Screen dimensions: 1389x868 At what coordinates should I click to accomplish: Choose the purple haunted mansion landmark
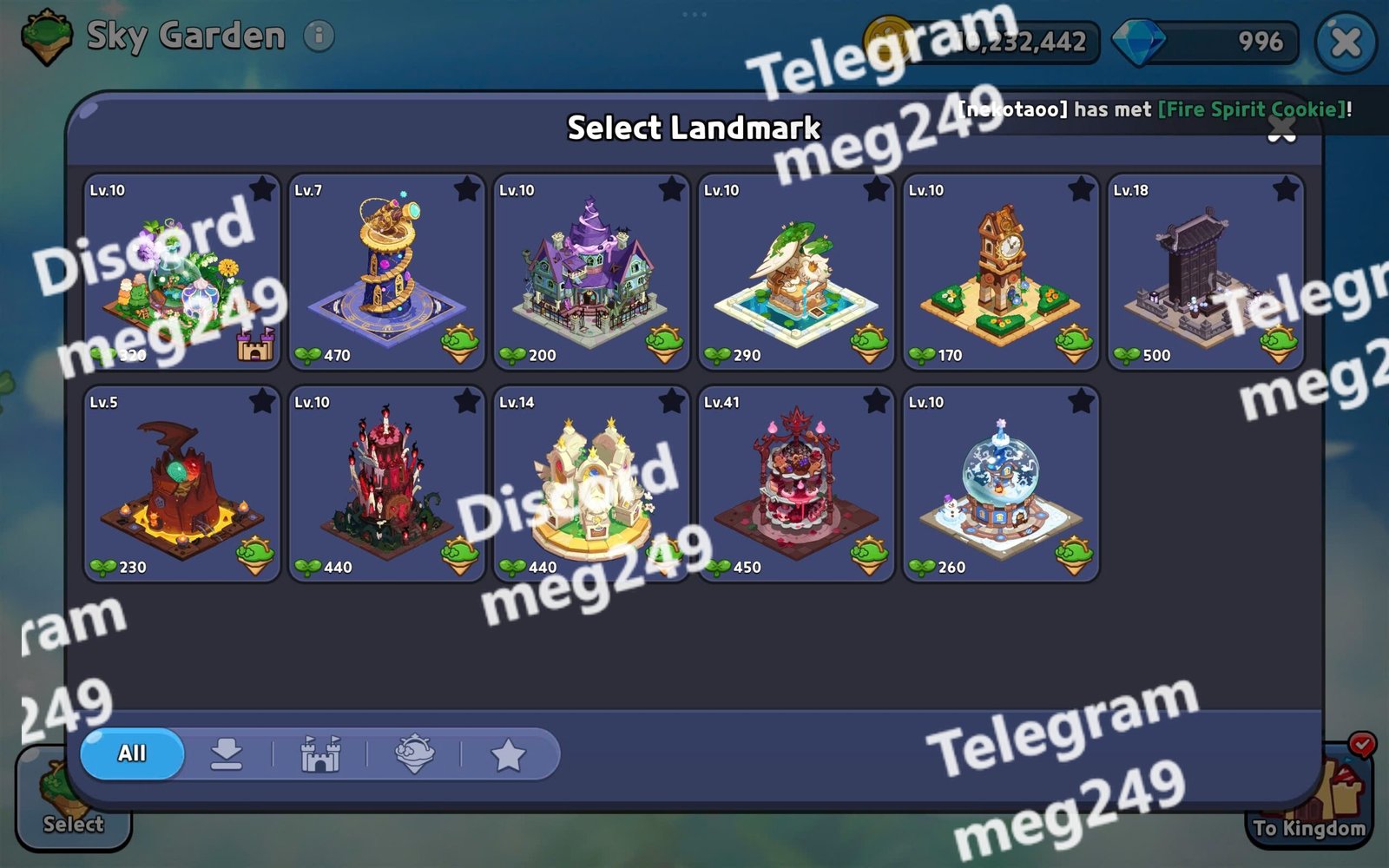pyautogui.click(x=590, y=272)
